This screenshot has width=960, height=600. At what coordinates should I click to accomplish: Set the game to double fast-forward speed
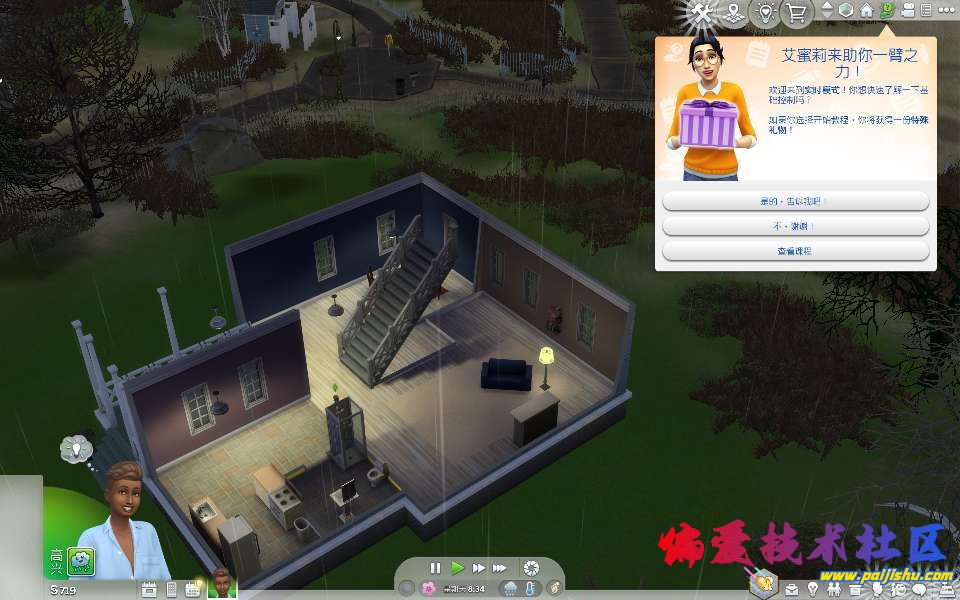[x=478, y=568]
